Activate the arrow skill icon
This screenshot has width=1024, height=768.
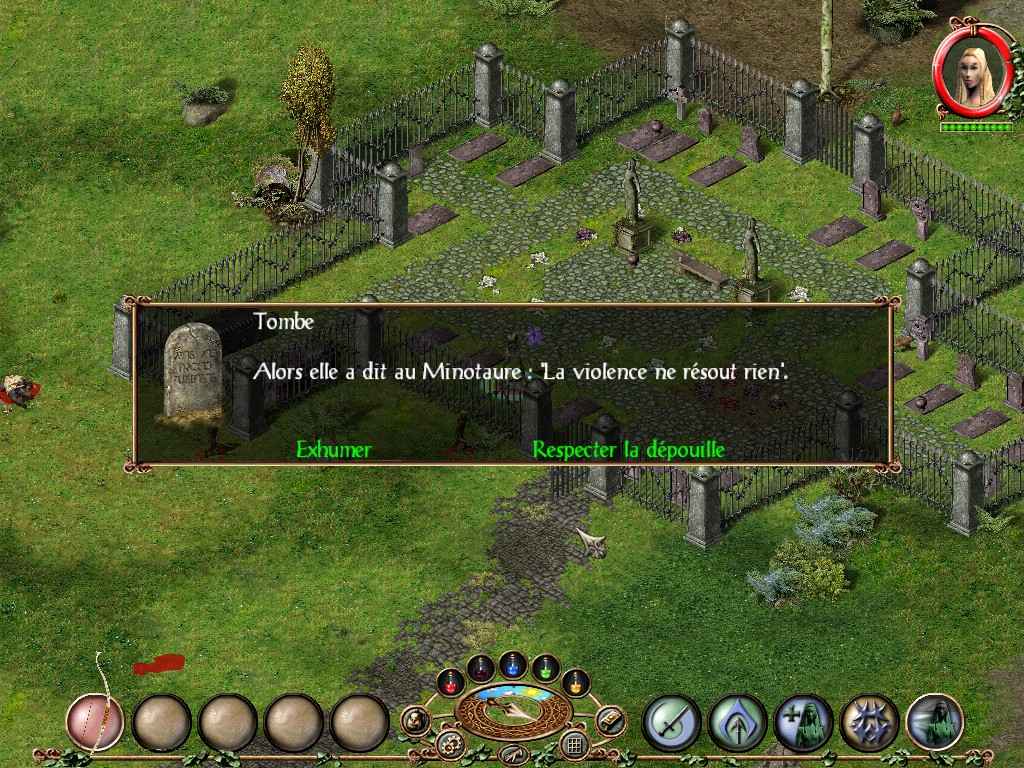pos(737,720)
